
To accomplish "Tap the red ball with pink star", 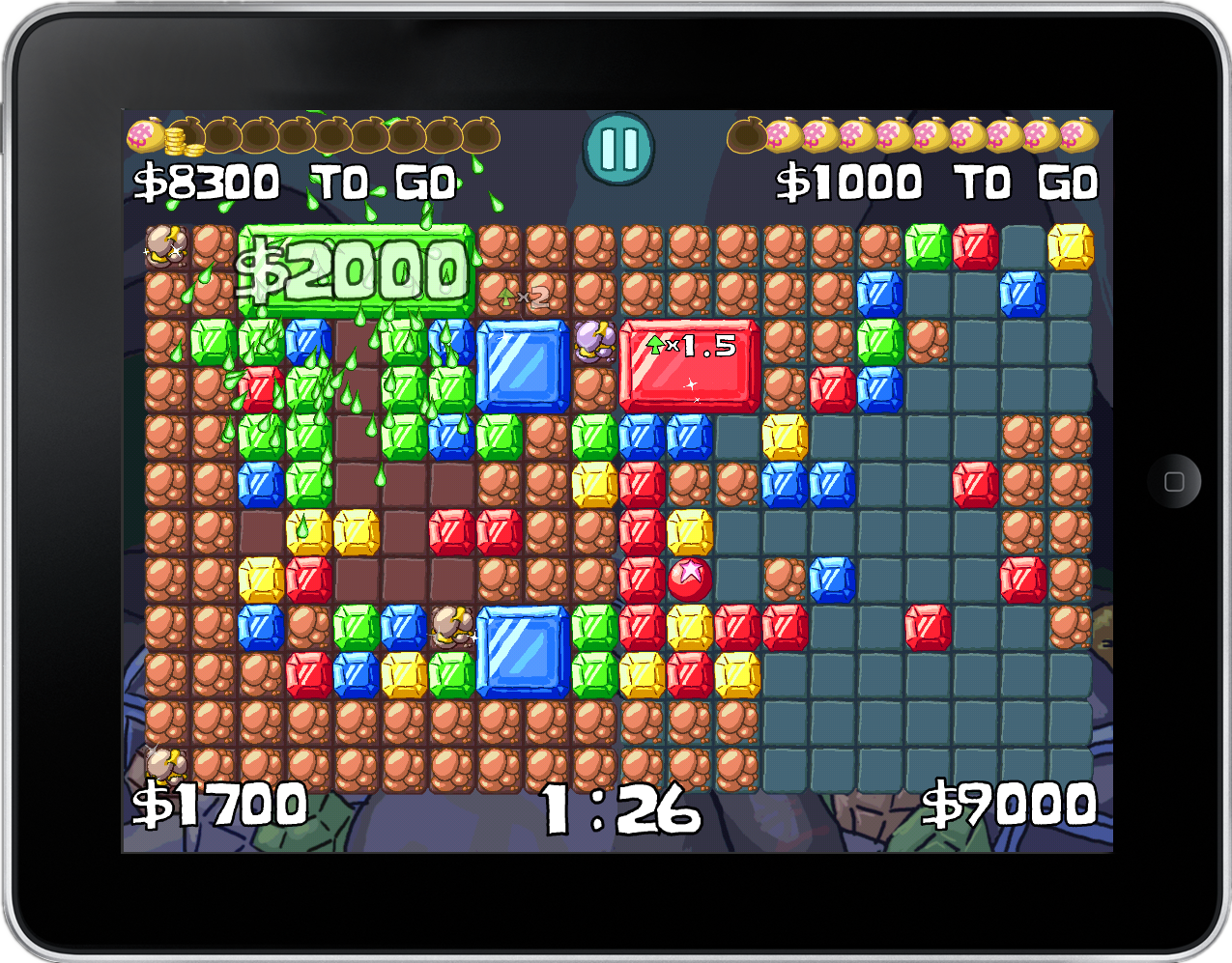I will [x=690, y=578].
